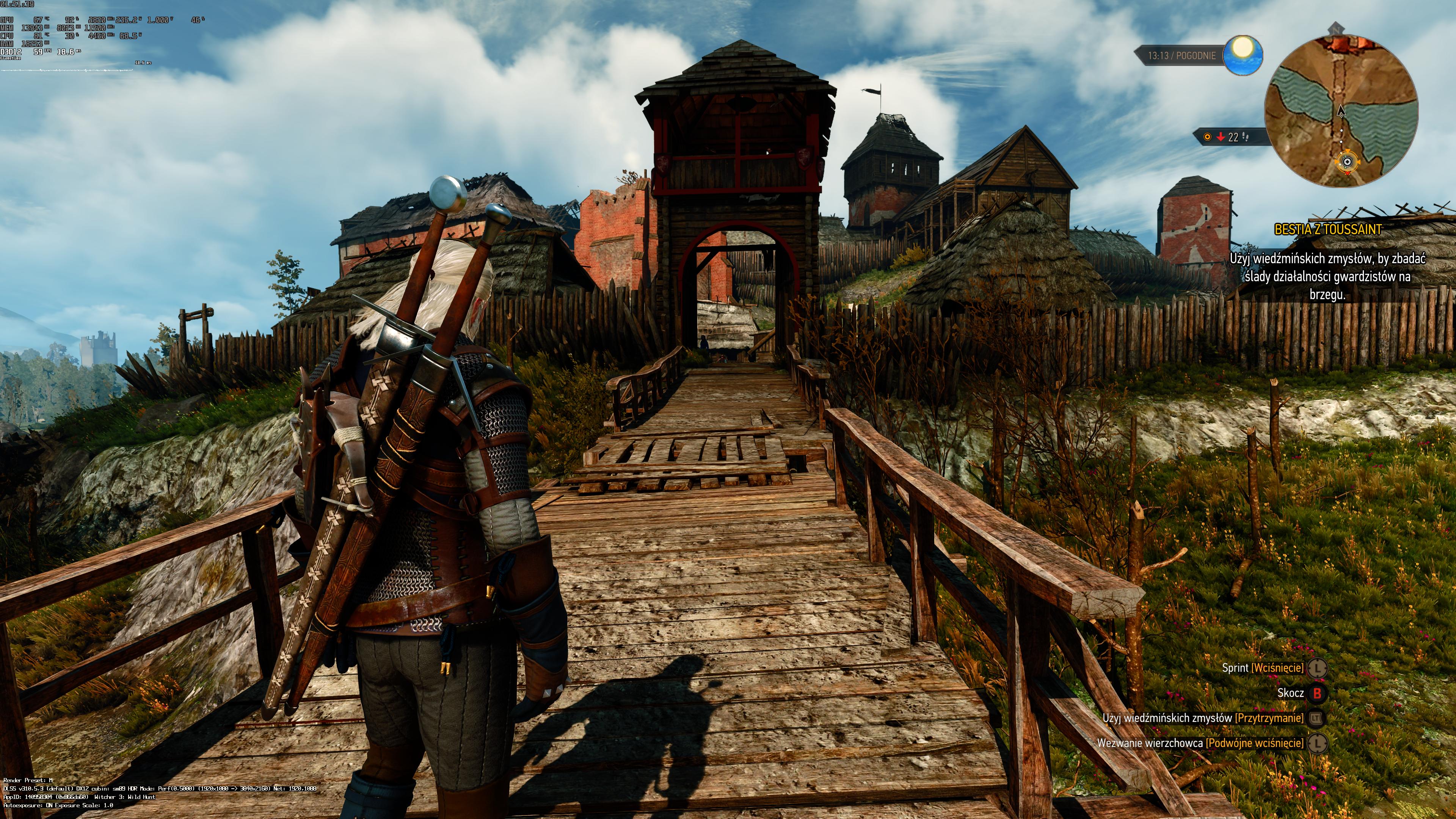
Task: Select the yellow quest marker on the minimap
Action: pos(1347,162)
